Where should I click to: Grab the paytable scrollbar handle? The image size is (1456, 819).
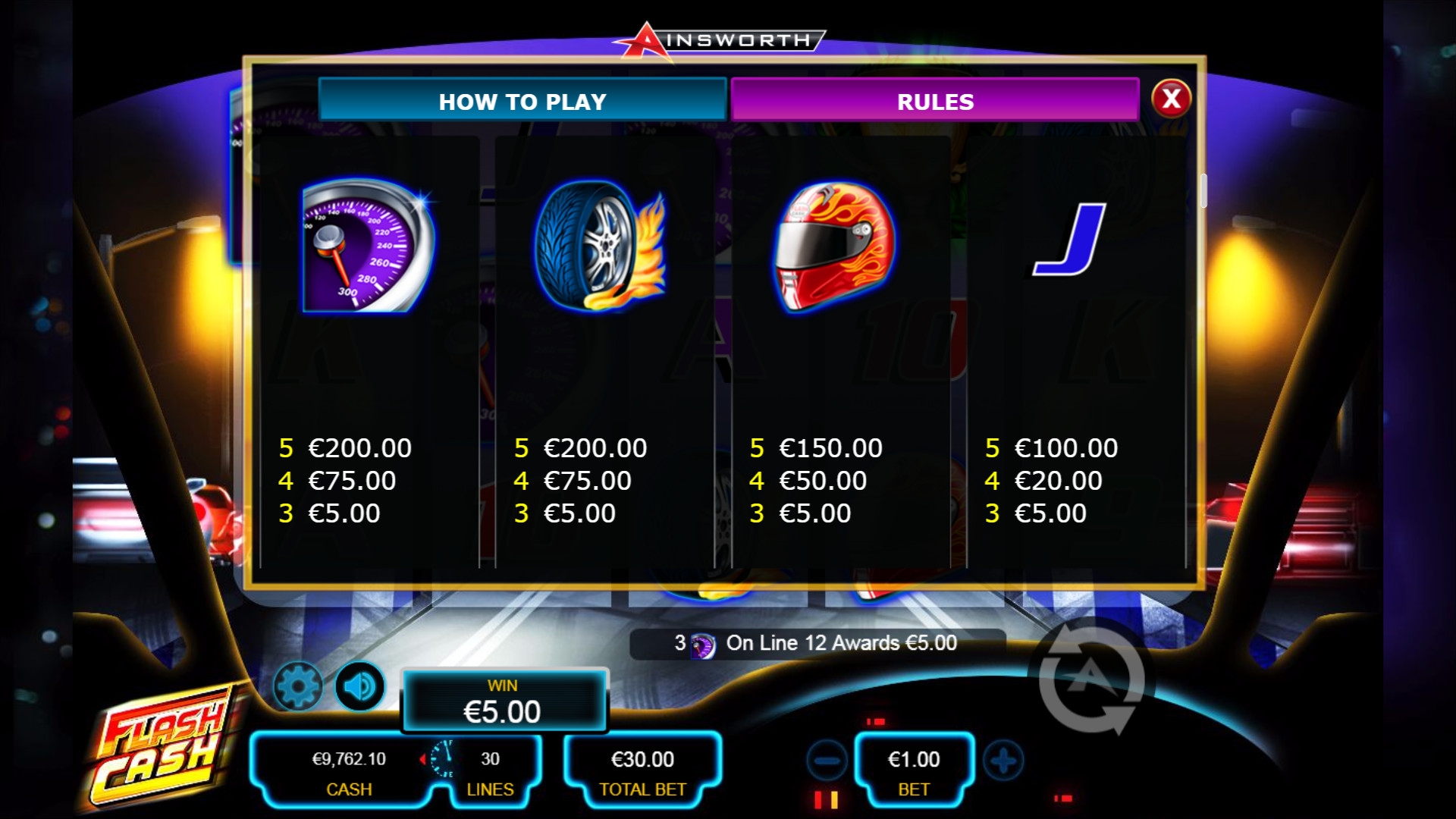[x=1203, y=190]
